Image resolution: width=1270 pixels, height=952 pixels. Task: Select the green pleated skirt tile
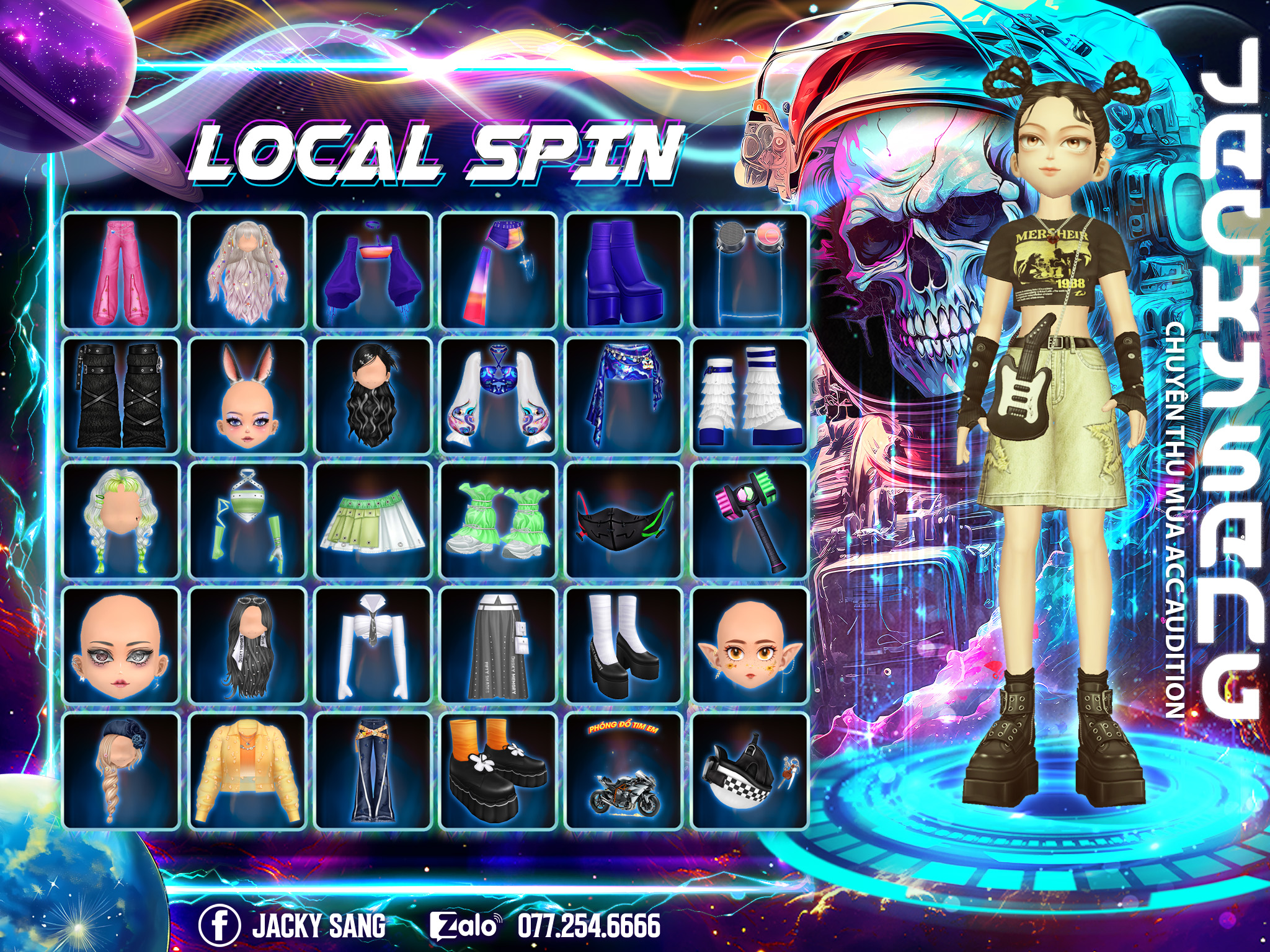pos(373,521)
